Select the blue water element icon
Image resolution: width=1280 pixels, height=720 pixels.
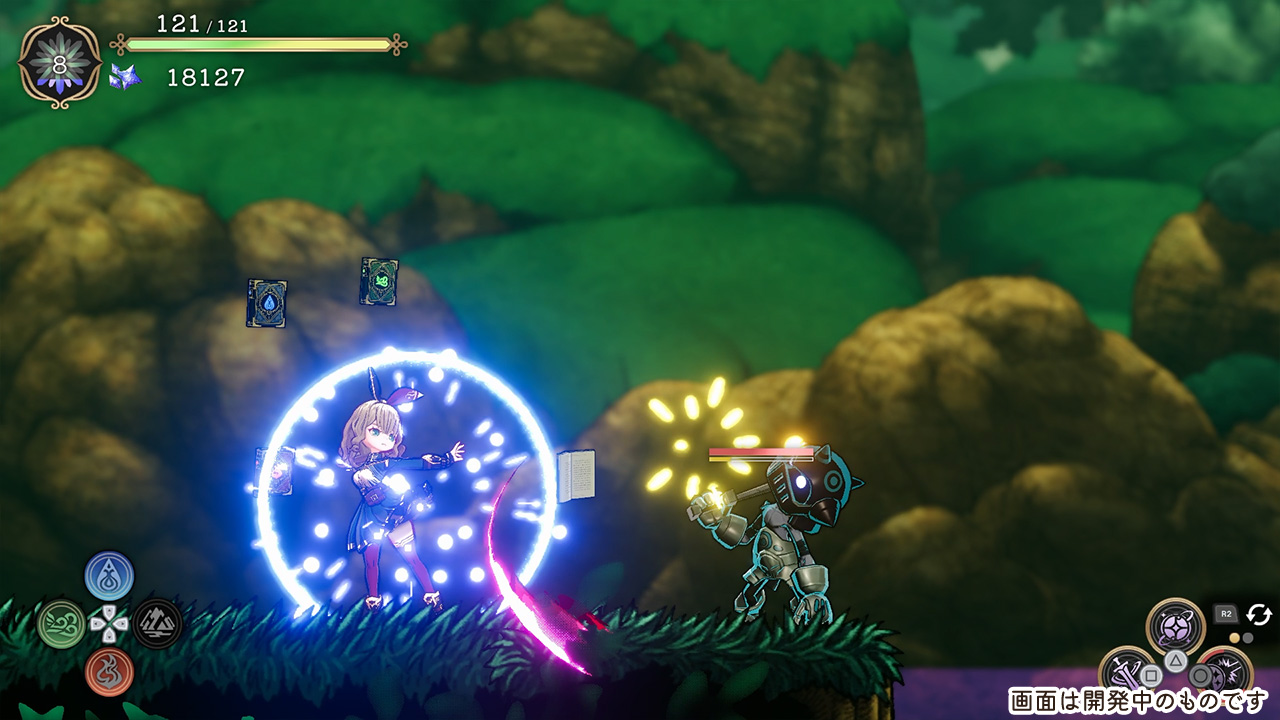pyautogui.click(x=109, y=575)
